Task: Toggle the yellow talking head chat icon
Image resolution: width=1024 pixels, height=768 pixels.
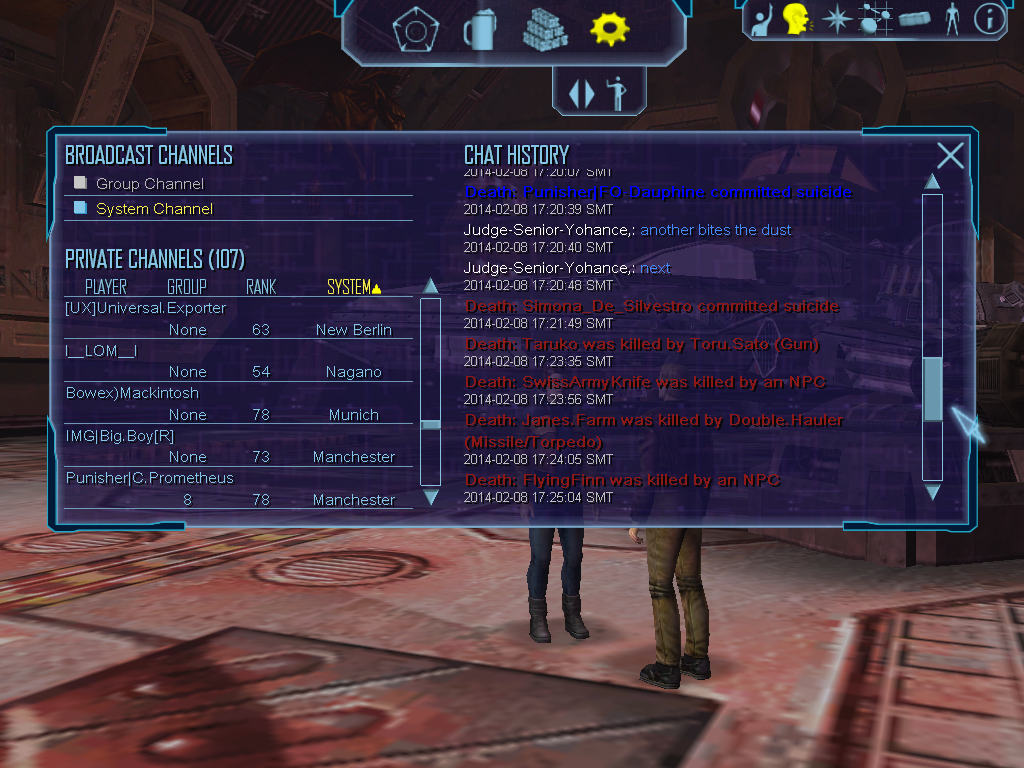Action: (796, 18)
